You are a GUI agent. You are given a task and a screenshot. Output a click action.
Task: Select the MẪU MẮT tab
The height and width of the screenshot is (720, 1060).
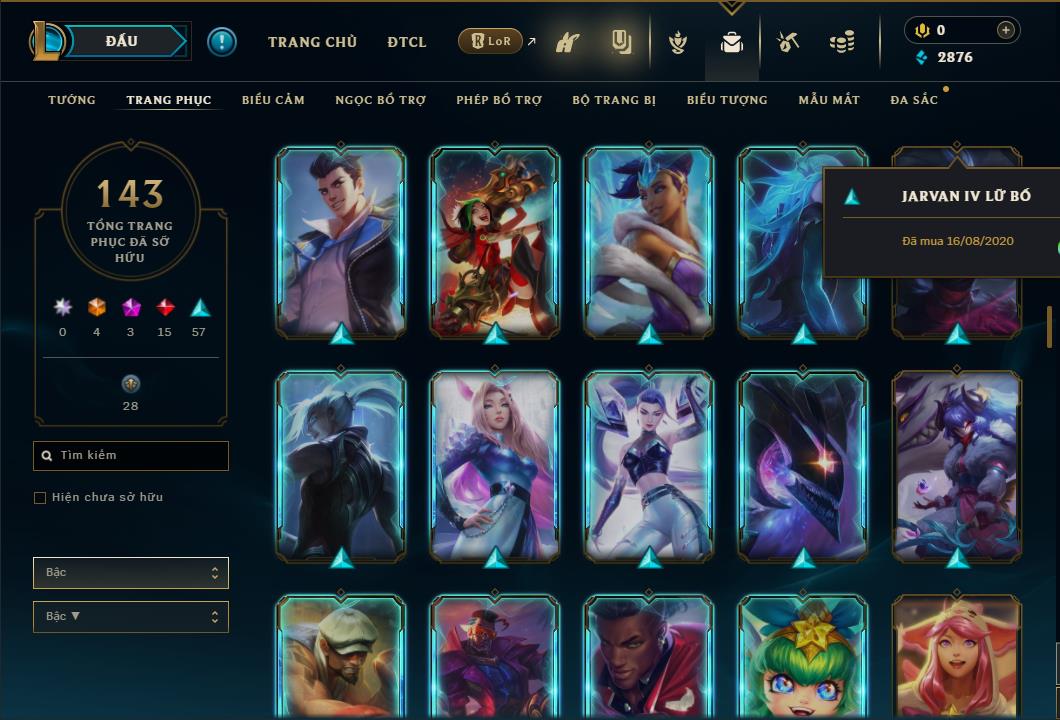tap(829, 100)
